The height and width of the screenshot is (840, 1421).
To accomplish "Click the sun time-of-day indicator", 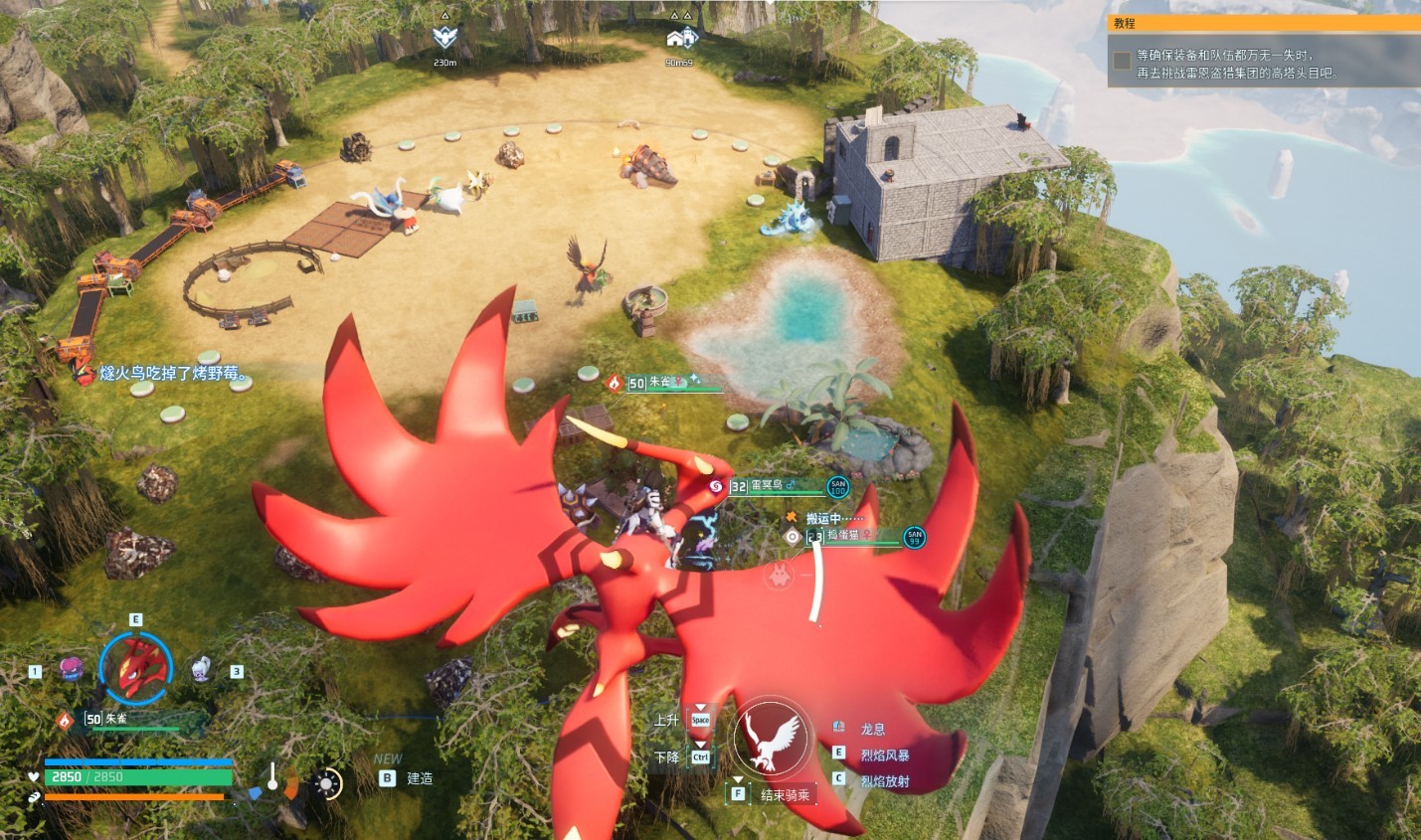I will pyautogui.click(x=326, y=783).
